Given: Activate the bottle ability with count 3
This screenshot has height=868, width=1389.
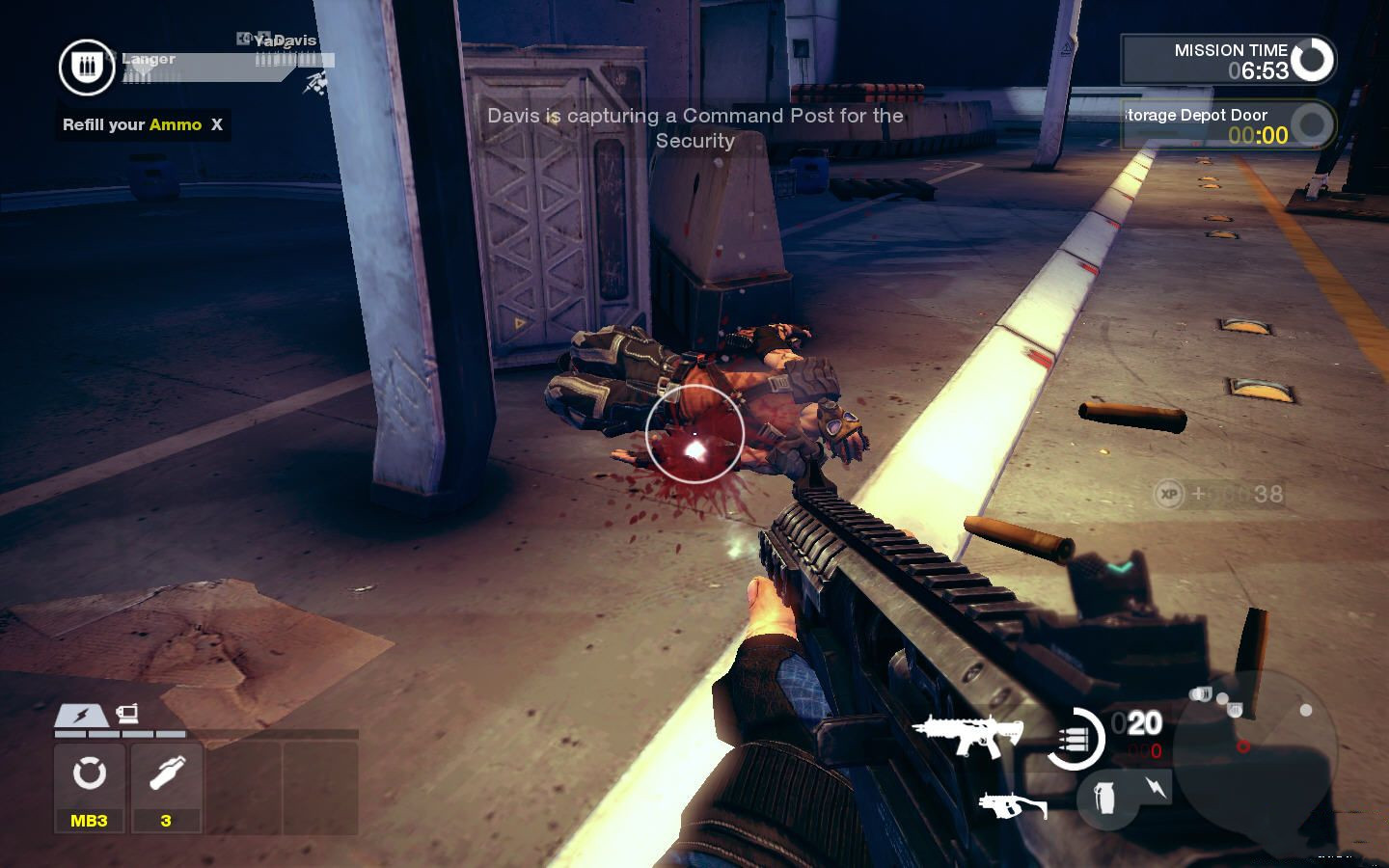Looking at the screenshot, I should 166,787.
